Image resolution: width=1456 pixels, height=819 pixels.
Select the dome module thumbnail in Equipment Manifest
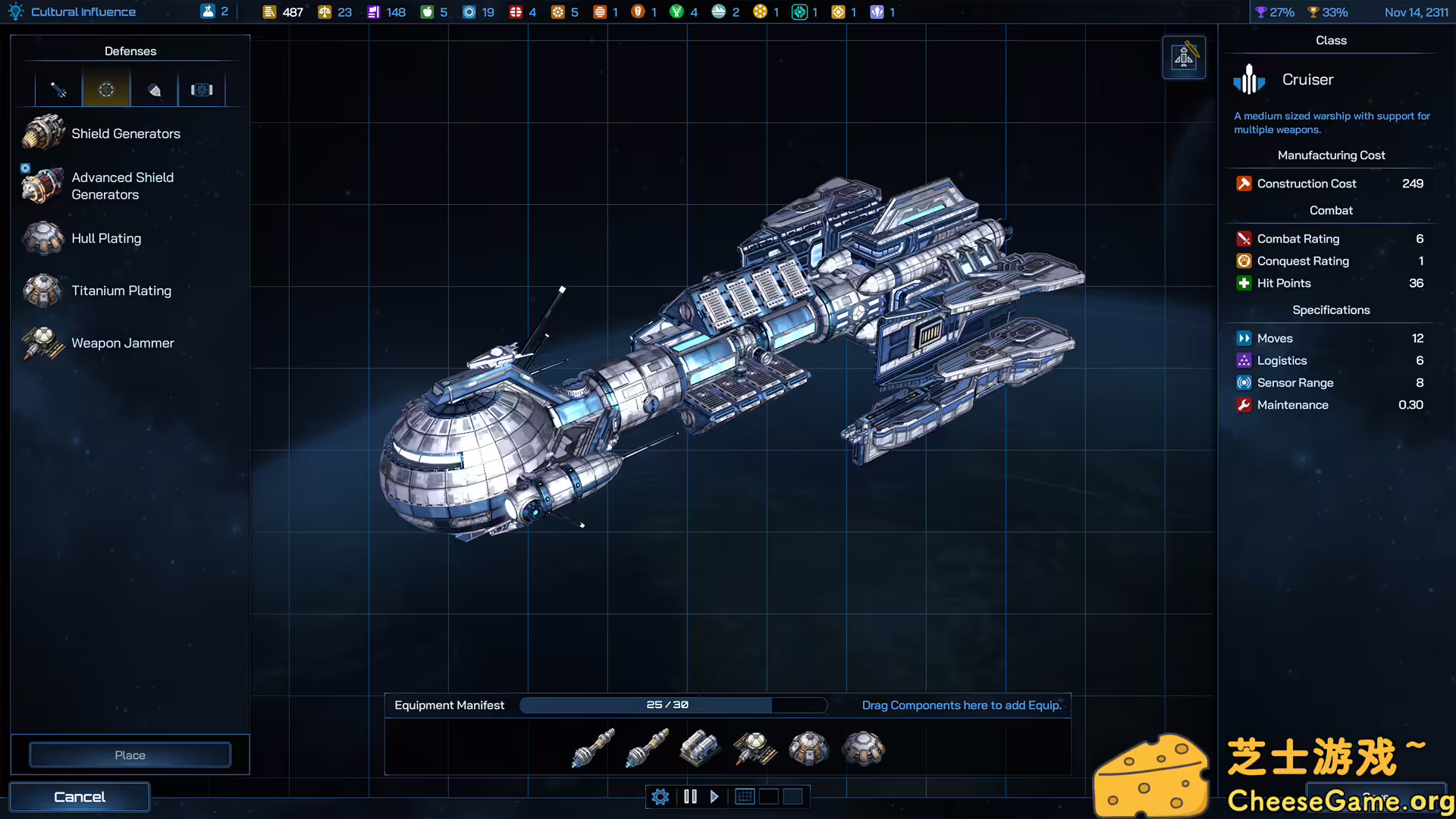pos(864,748)
